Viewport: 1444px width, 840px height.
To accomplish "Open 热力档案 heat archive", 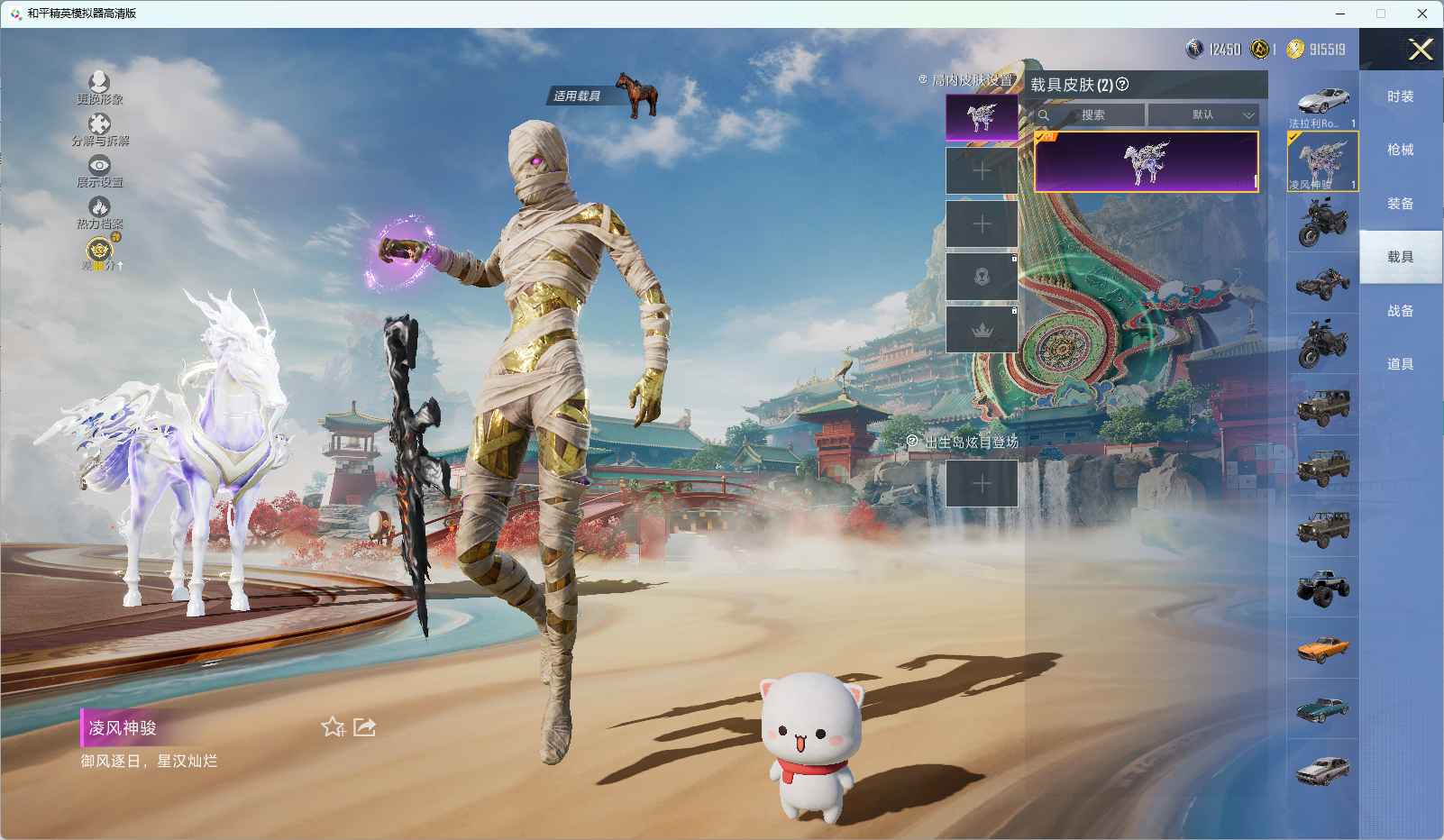I will pos(99,213).
